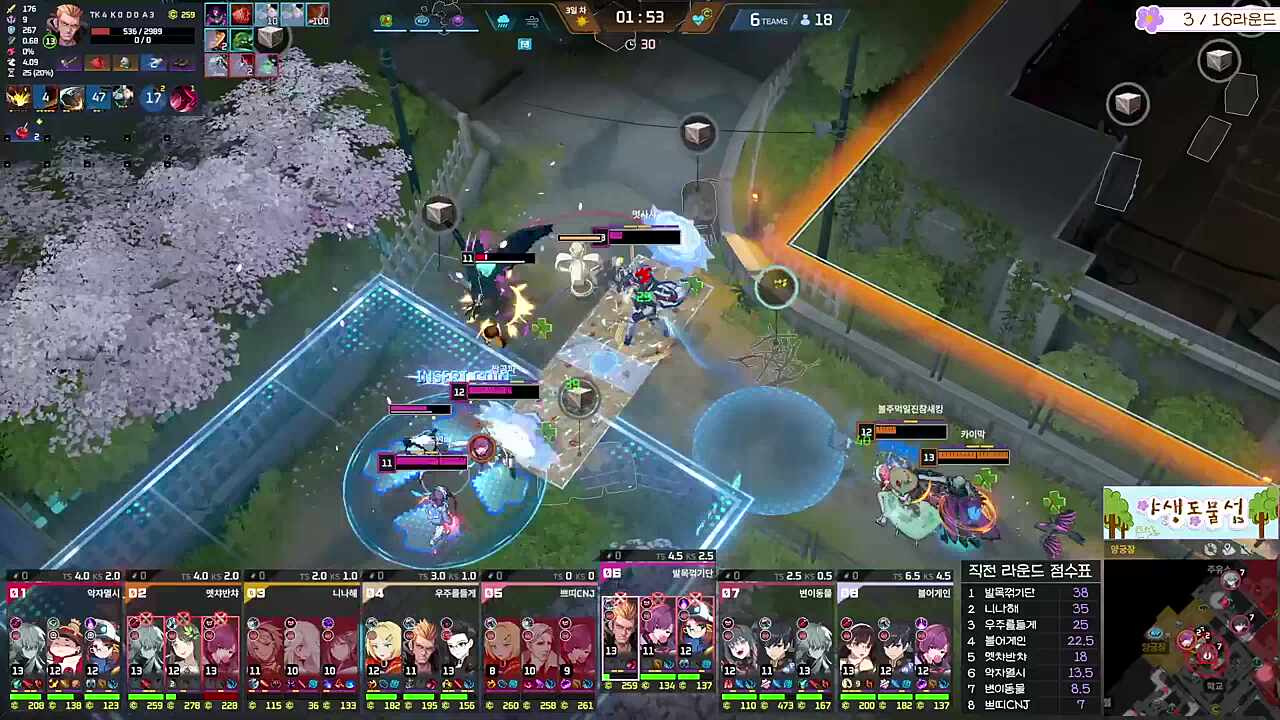Click the blue skill icon showing 17

(x=155, y=97)
